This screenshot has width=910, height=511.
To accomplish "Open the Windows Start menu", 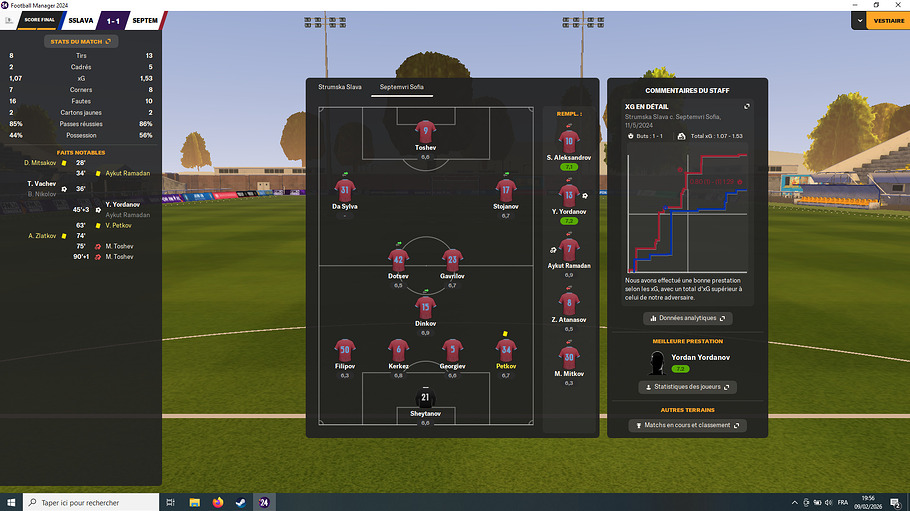I will coord(11,502).
